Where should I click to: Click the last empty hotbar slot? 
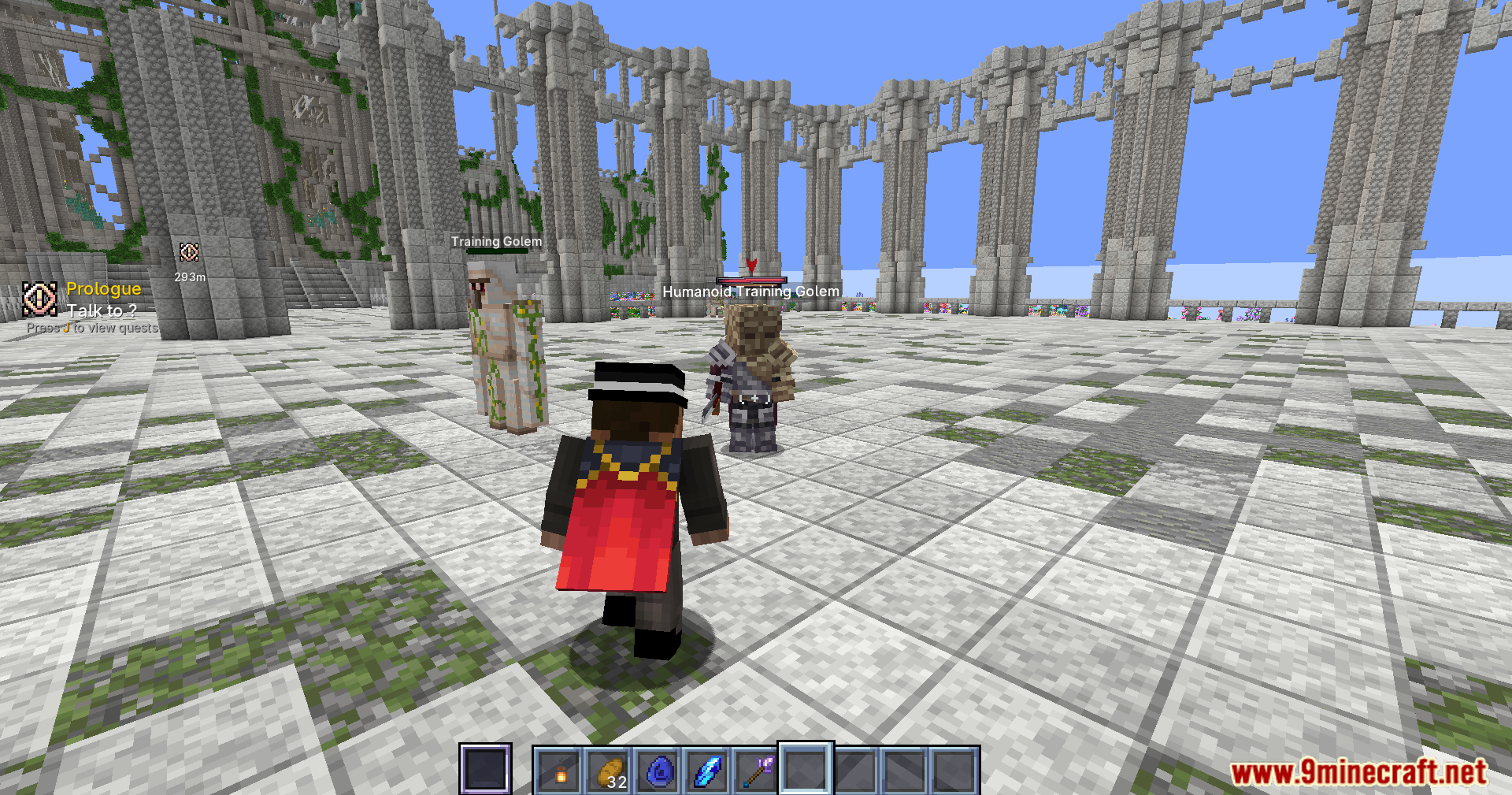pos(953,768)
